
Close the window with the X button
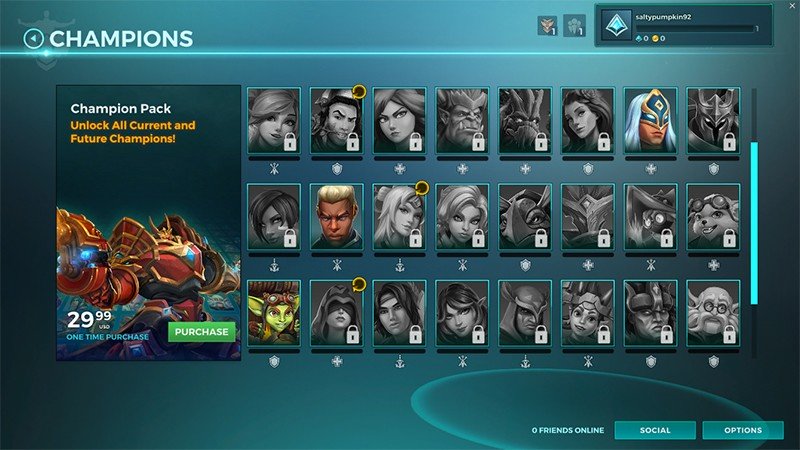pos(791,6)
